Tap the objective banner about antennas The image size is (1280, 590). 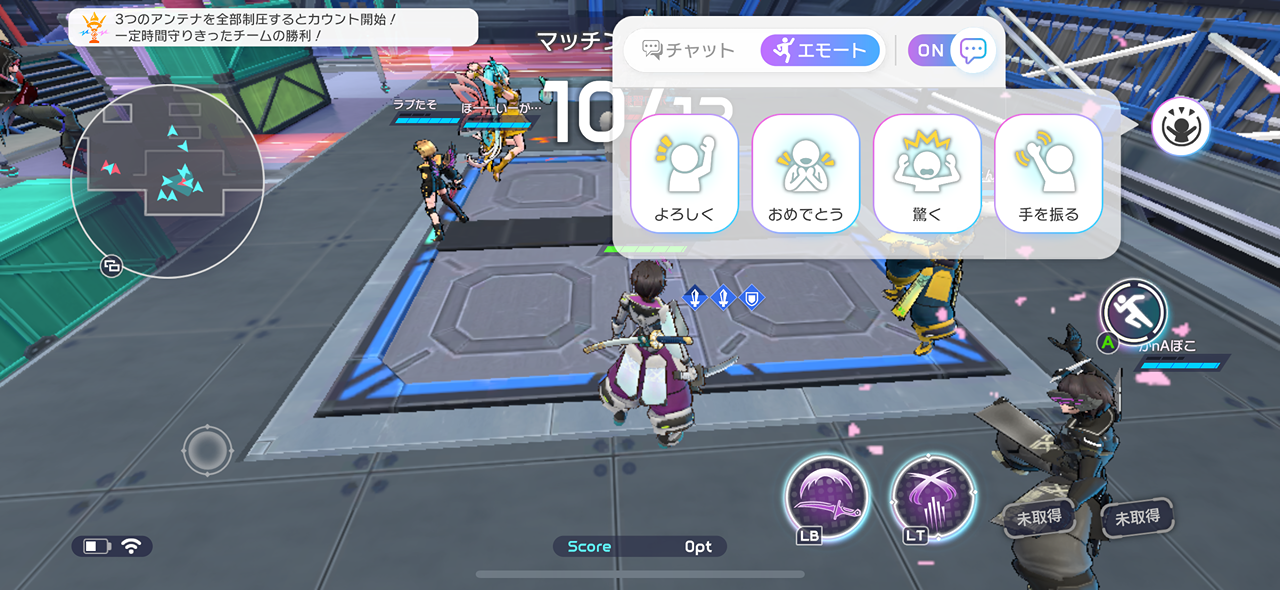273,27
